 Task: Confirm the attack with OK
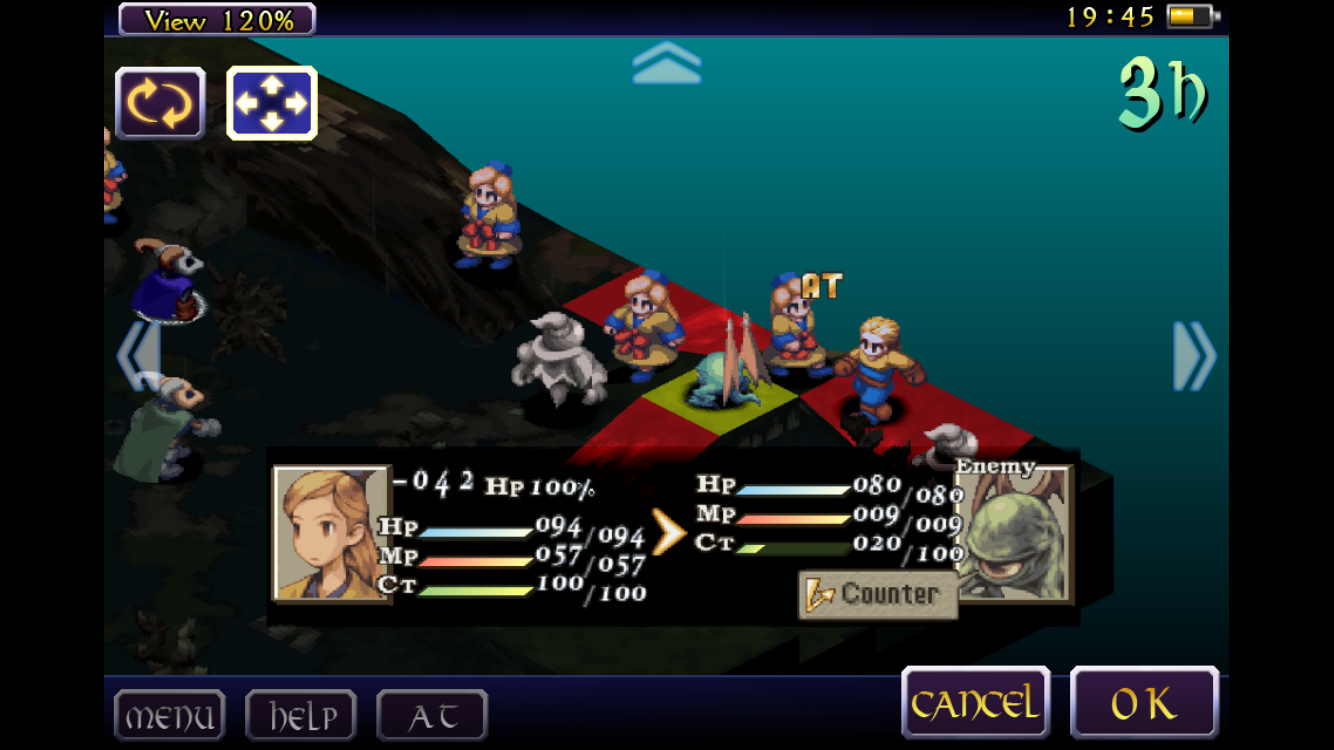click(x=1144, y=704)
